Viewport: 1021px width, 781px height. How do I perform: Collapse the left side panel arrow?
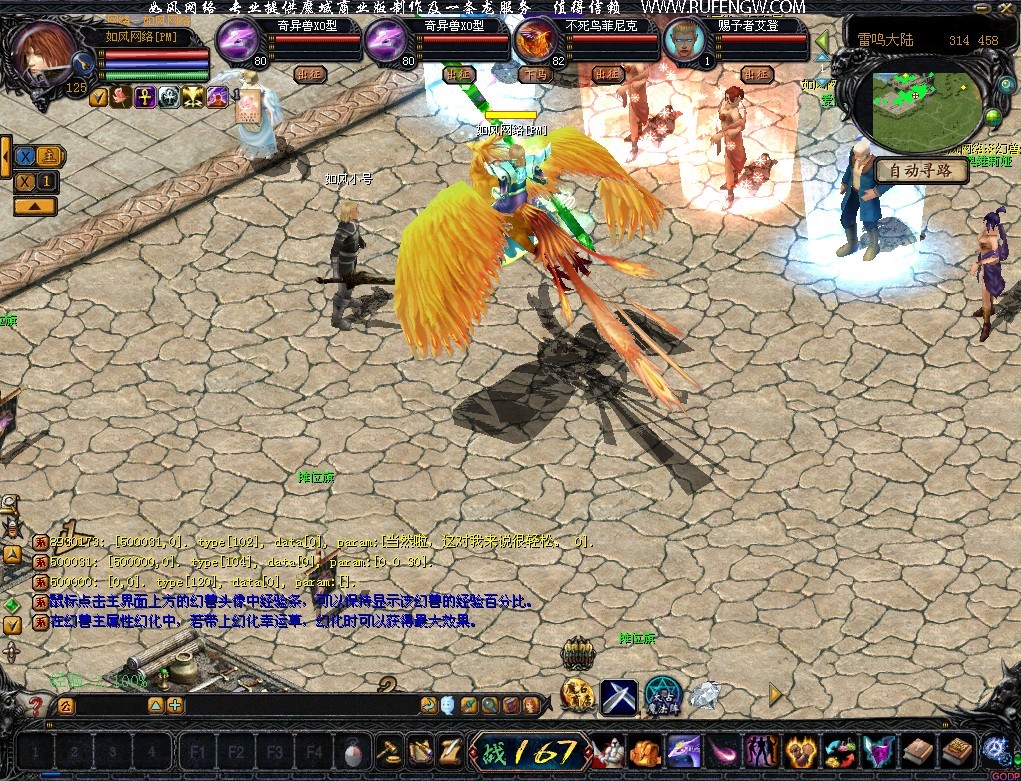(5, 157)
